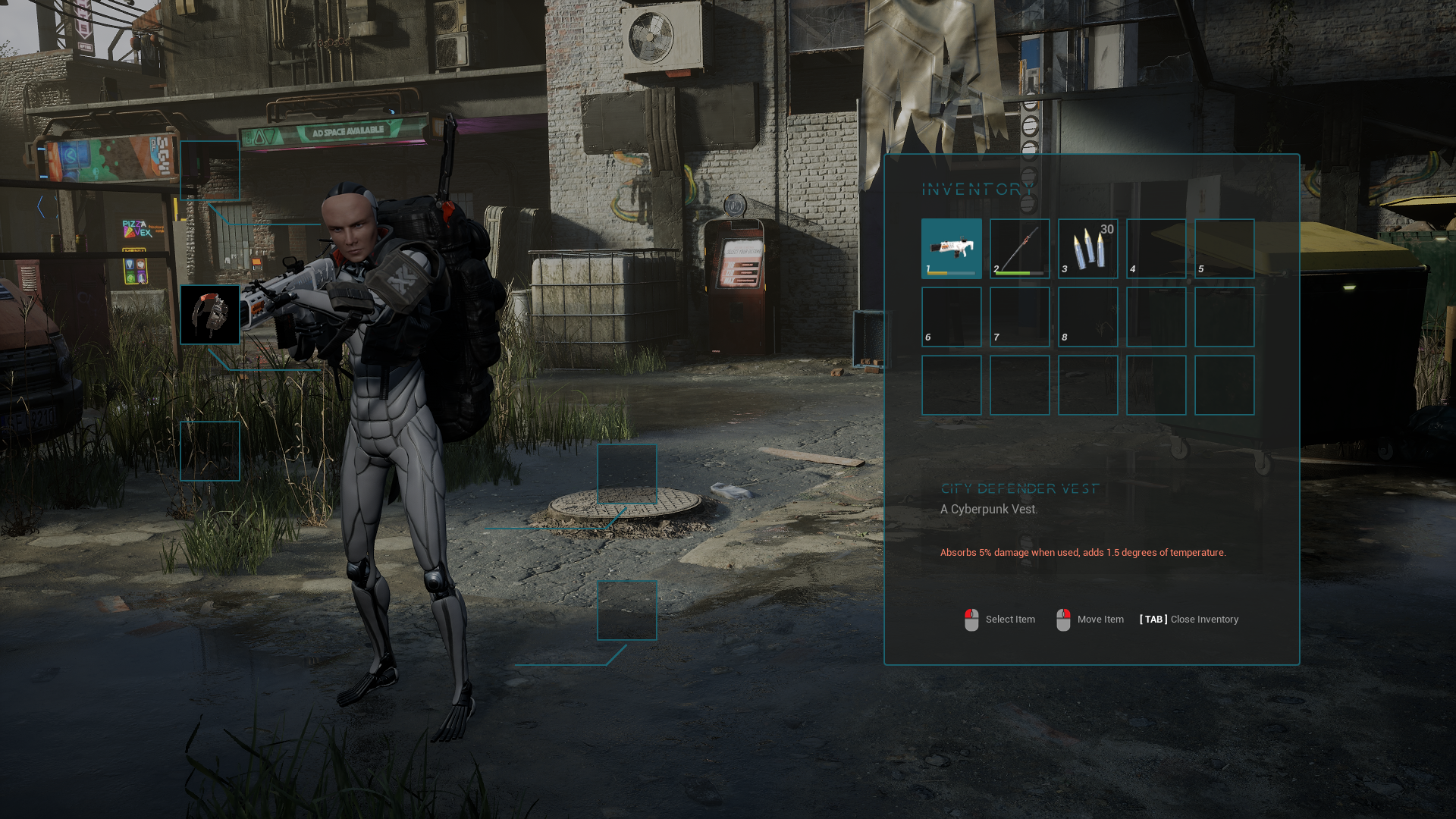This screenshot has width=1456, height=819.
Task: Click the equipped City Defender Vest icon
Action: 210,316
